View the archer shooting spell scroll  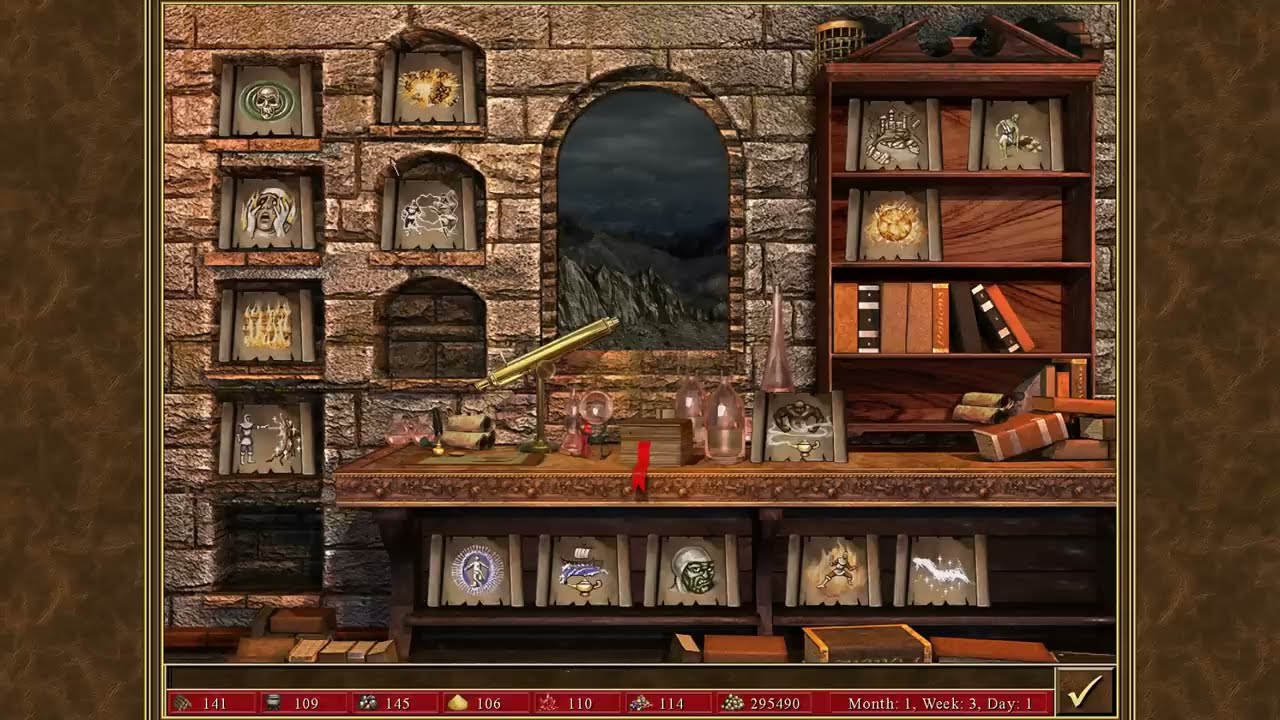tap(267, 438)
